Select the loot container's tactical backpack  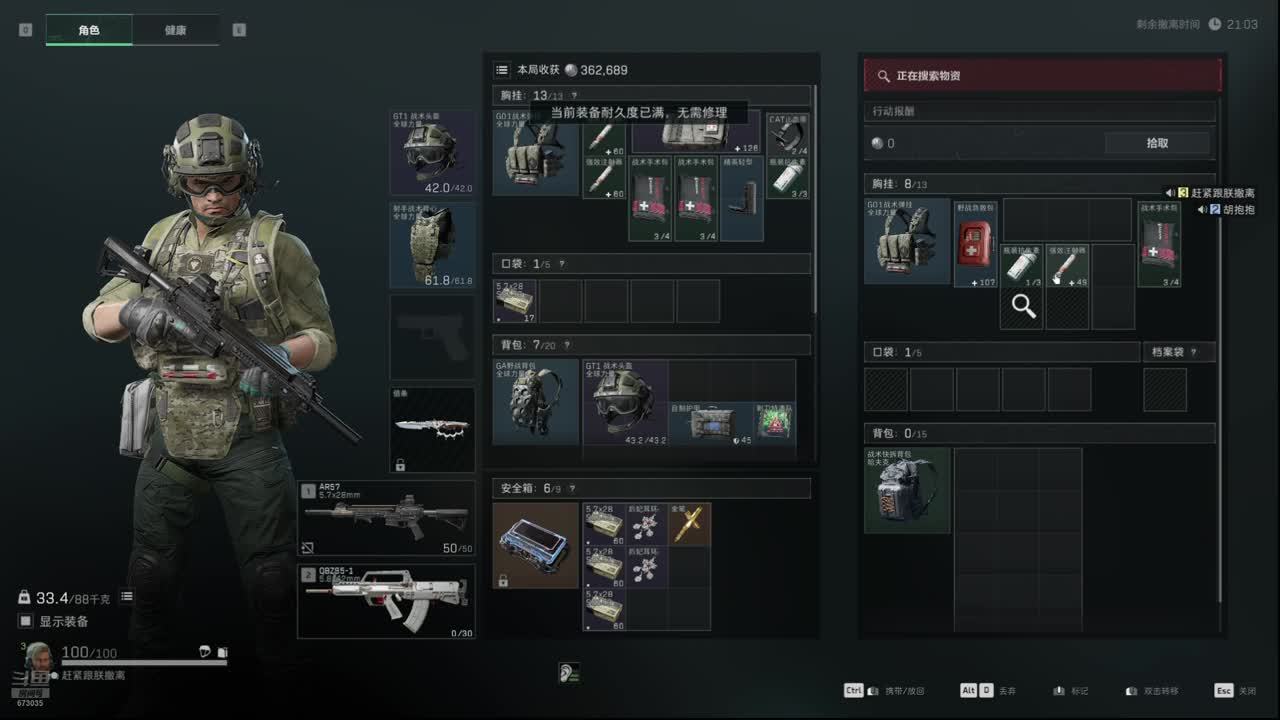click(x=907, y=490)
